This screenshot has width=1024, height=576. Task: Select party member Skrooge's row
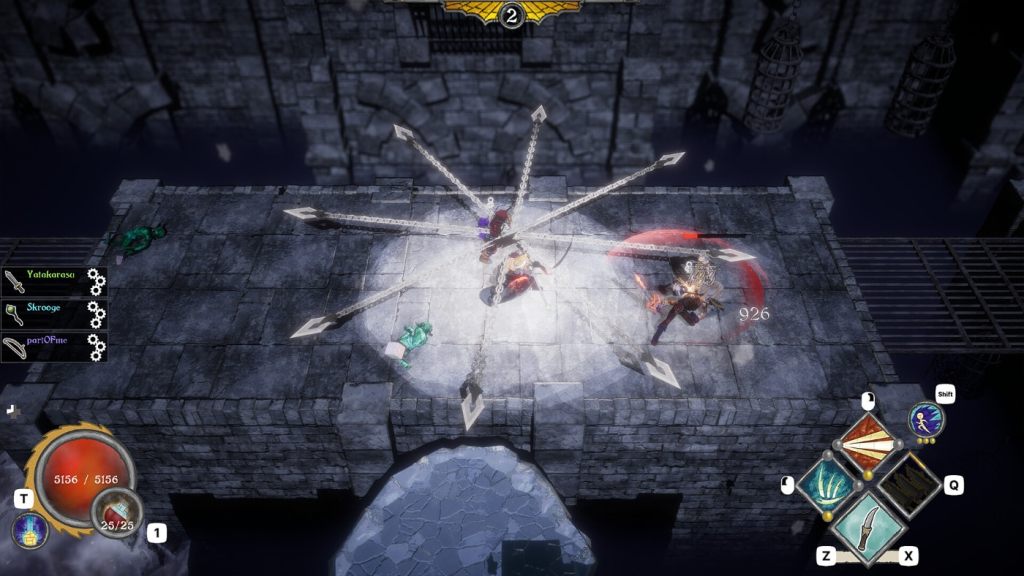[45, 313]
